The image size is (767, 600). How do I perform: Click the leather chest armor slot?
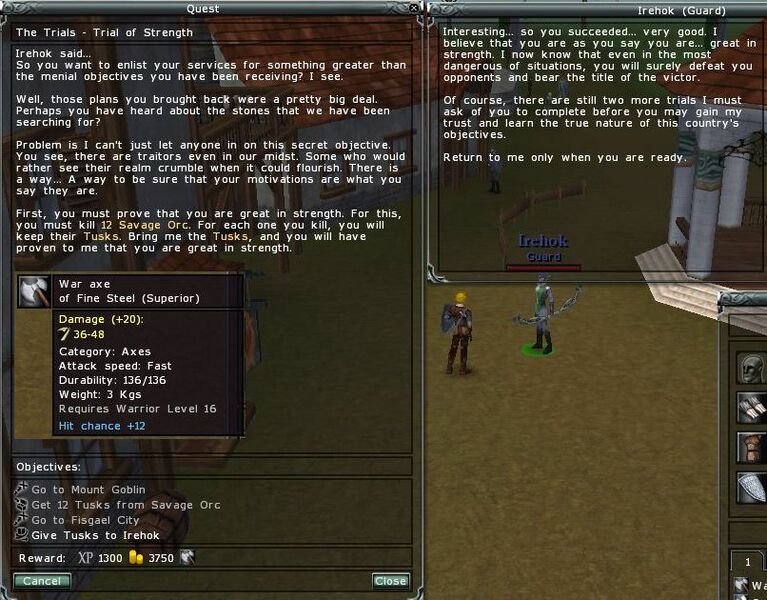click(752, 446)
